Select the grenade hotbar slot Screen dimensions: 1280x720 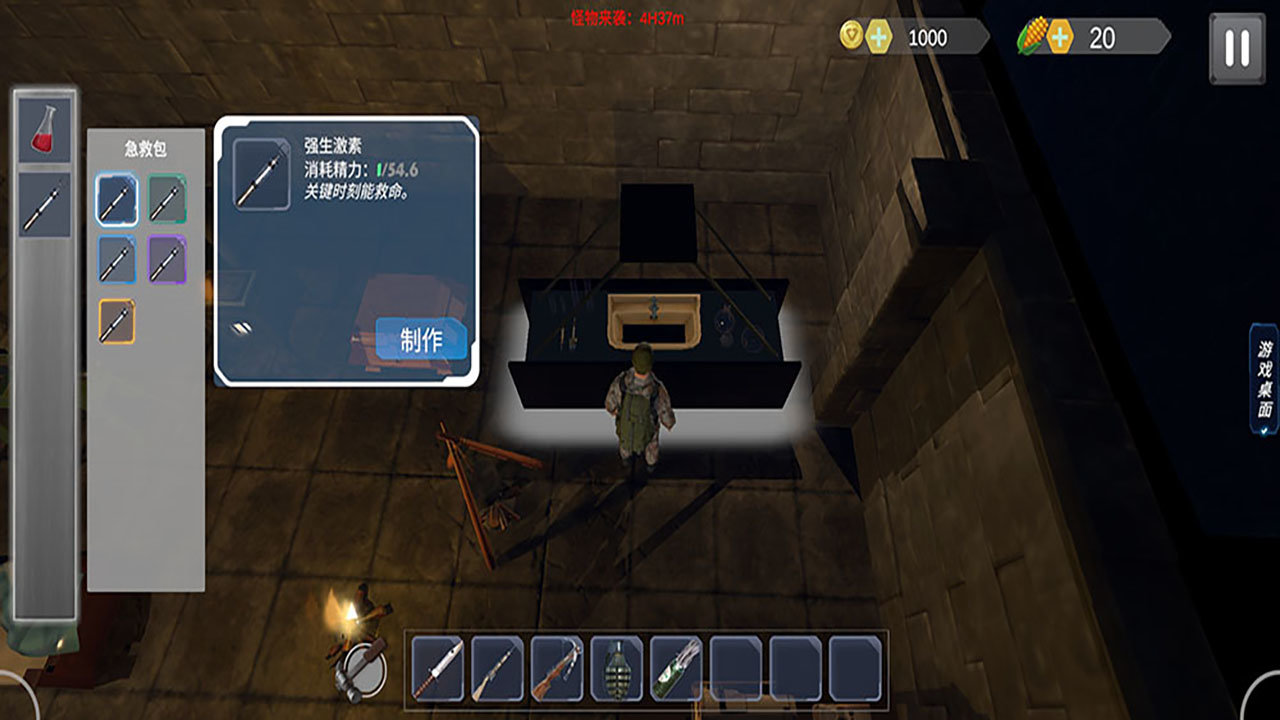(x=617, y=668)
